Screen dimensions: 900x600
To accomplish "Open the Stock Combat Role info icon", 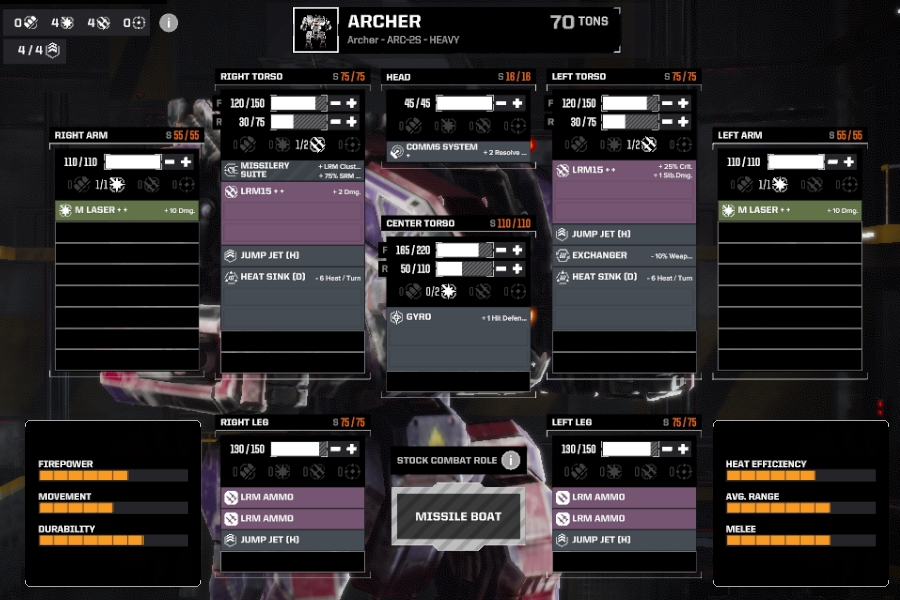I will (x=511, y=460).
